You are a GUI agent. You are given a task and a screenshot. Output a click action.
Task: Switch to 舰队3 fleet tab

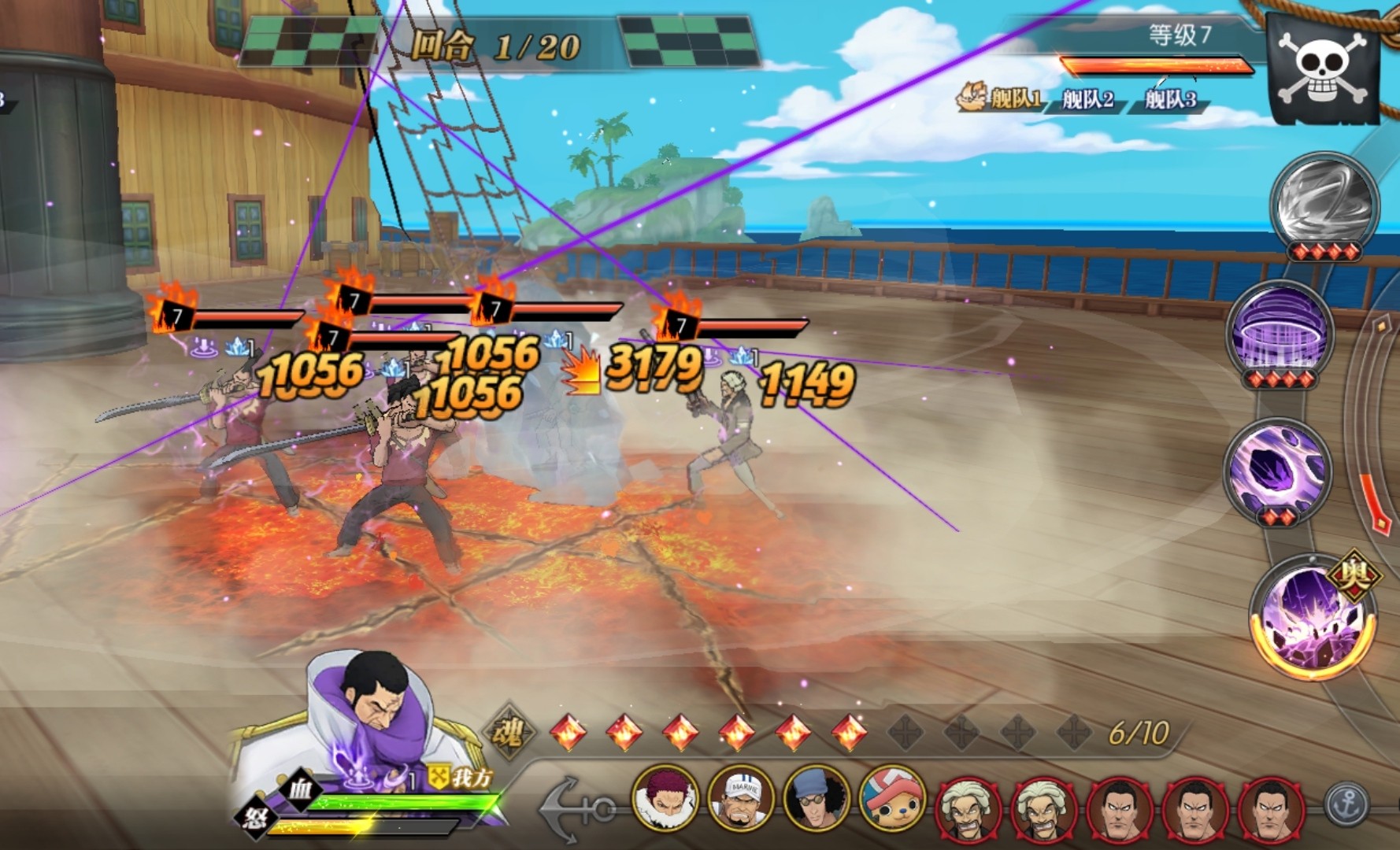pyautogui.click(x=1171, y=100)
